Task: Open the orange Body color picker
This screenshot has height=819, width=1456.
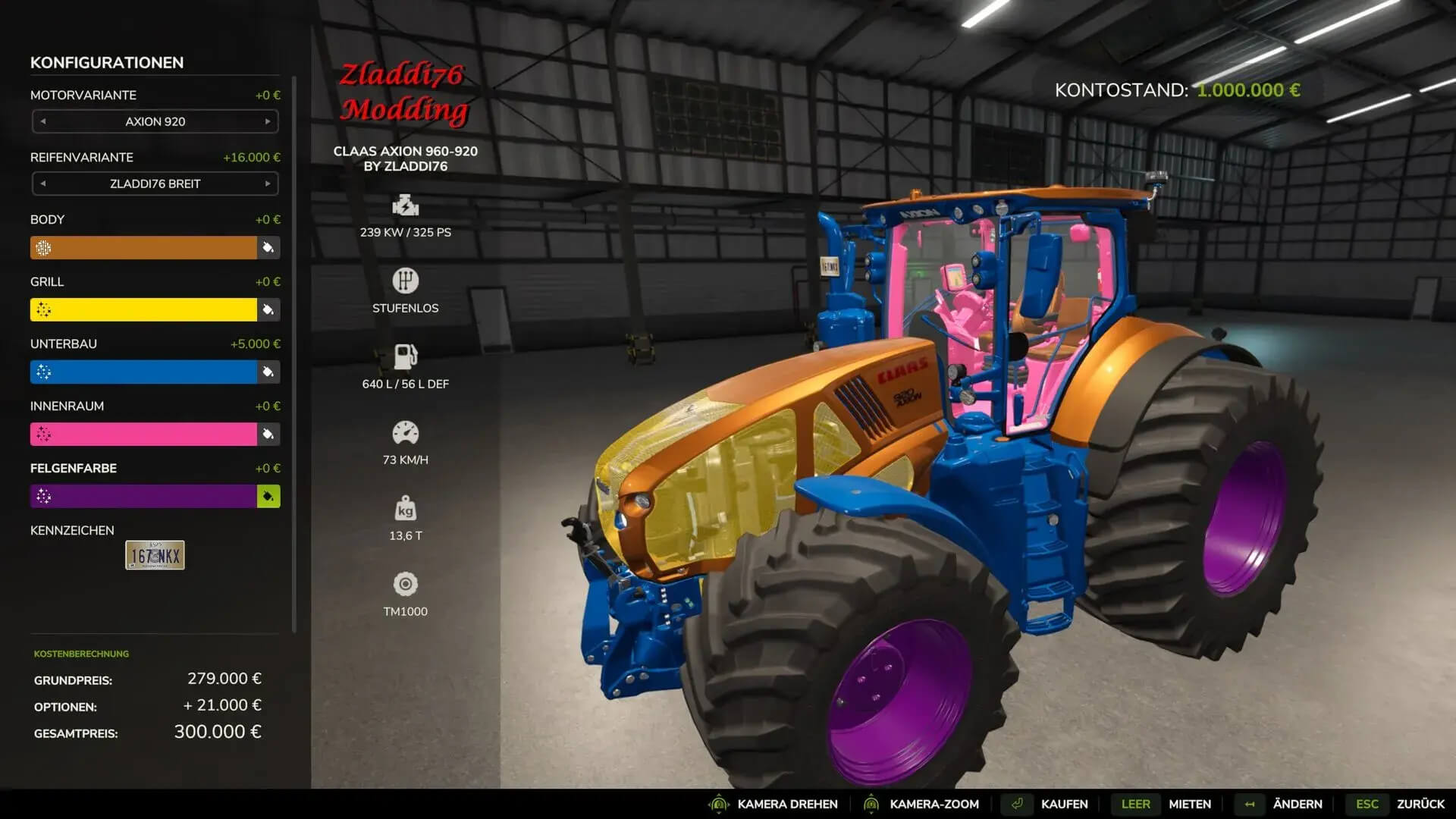Action: [143, 248]
